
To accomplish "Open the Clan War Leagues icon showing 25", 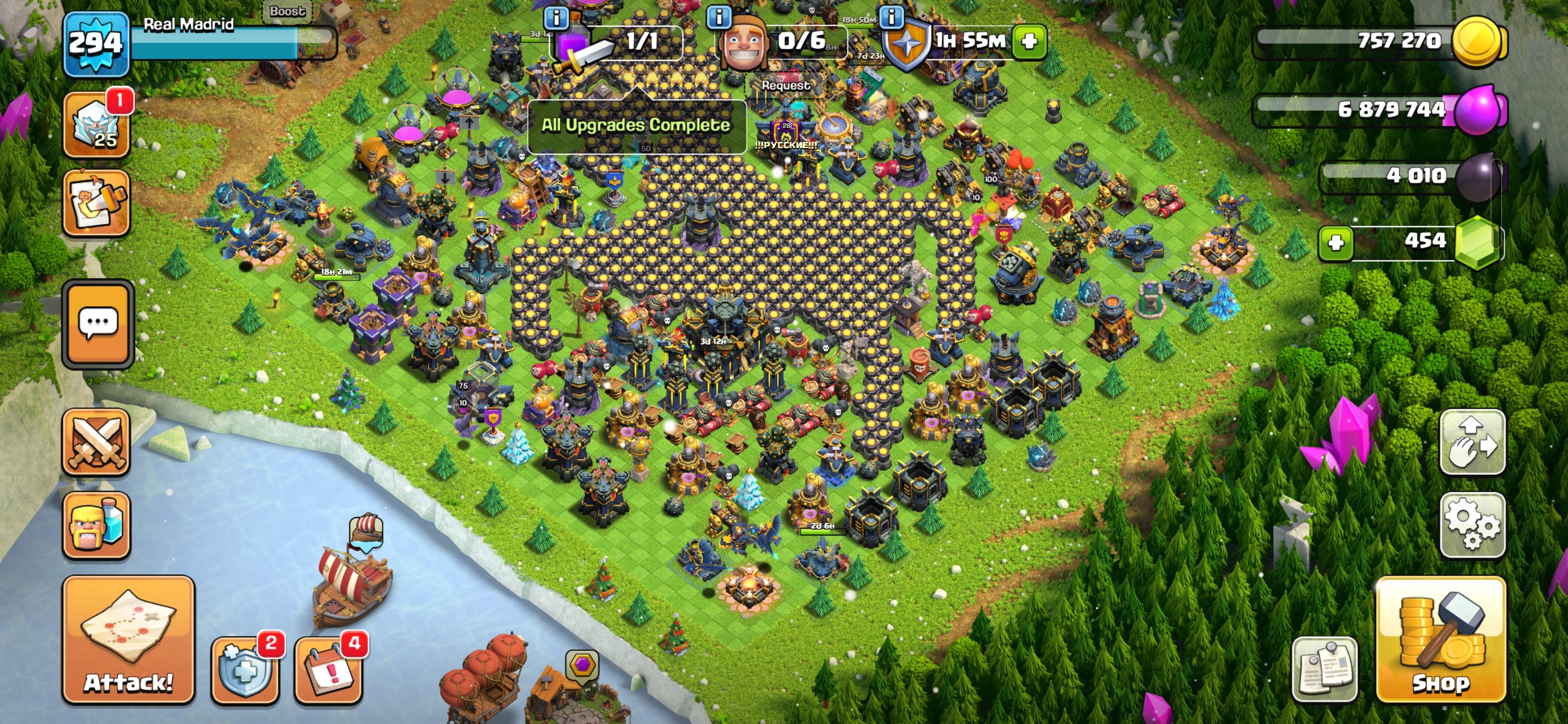I will 97,123.
